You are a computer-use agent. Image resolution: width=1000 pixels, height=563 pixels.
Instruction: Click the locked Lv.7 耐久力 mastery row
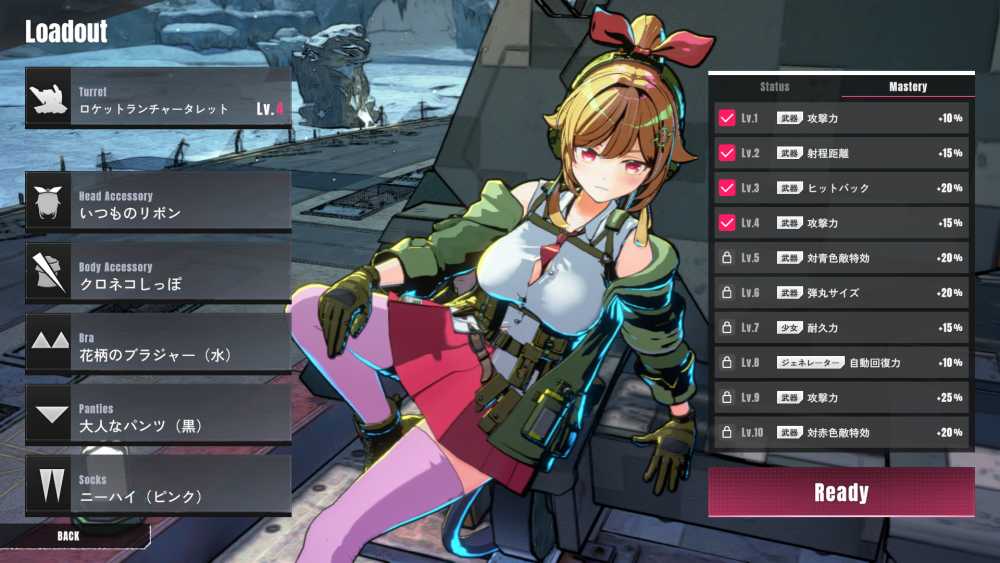841,328
